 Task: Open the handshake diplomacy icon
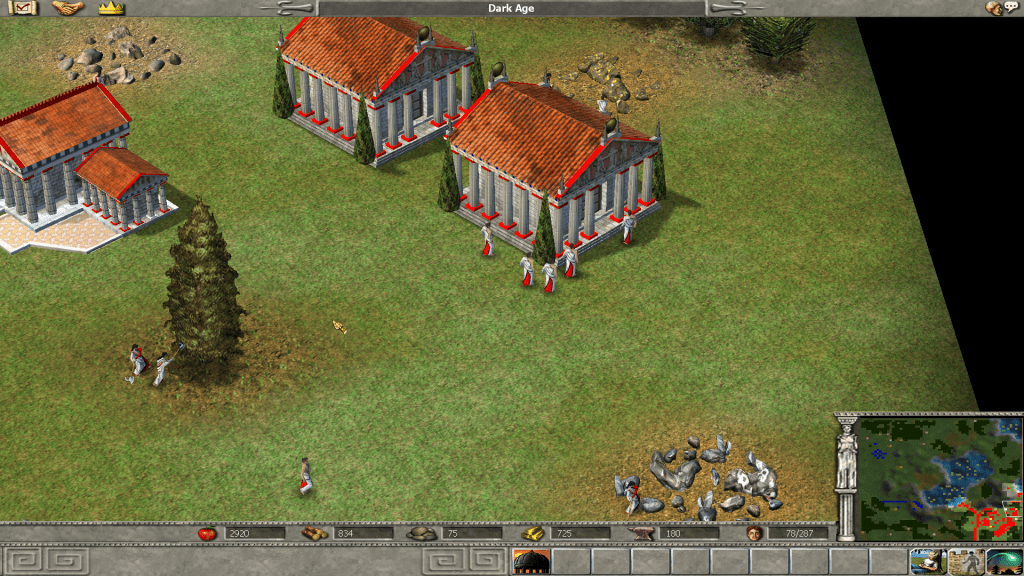(67, 8)
